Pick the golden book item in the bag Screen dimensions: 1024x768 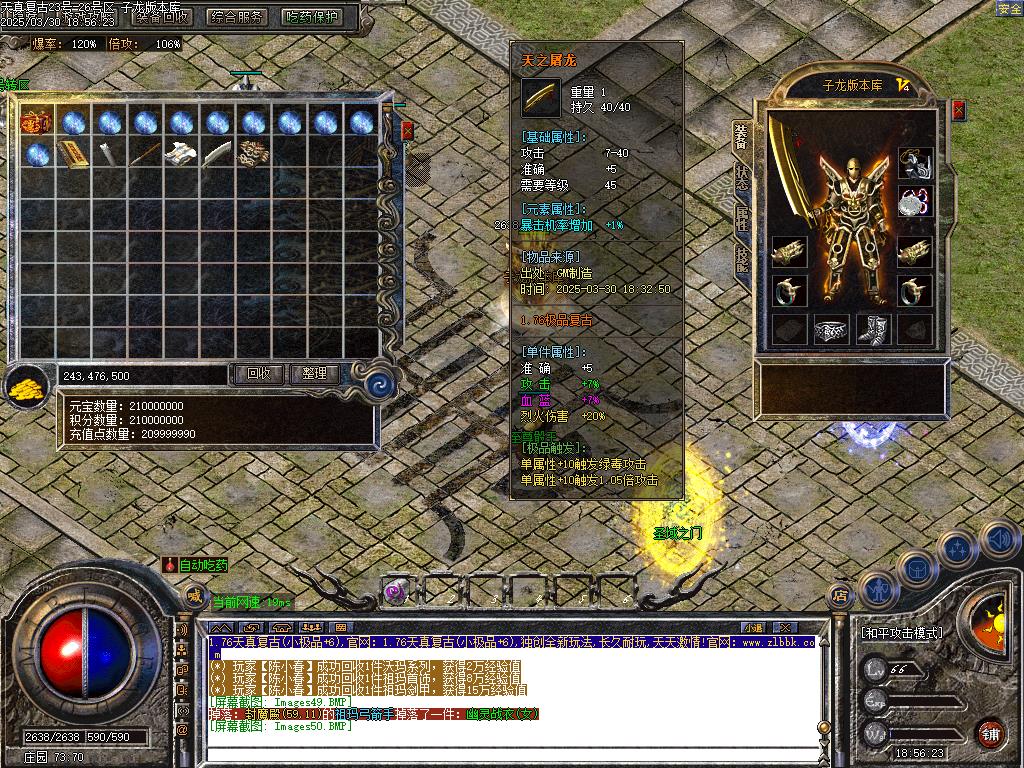point(72,155)
